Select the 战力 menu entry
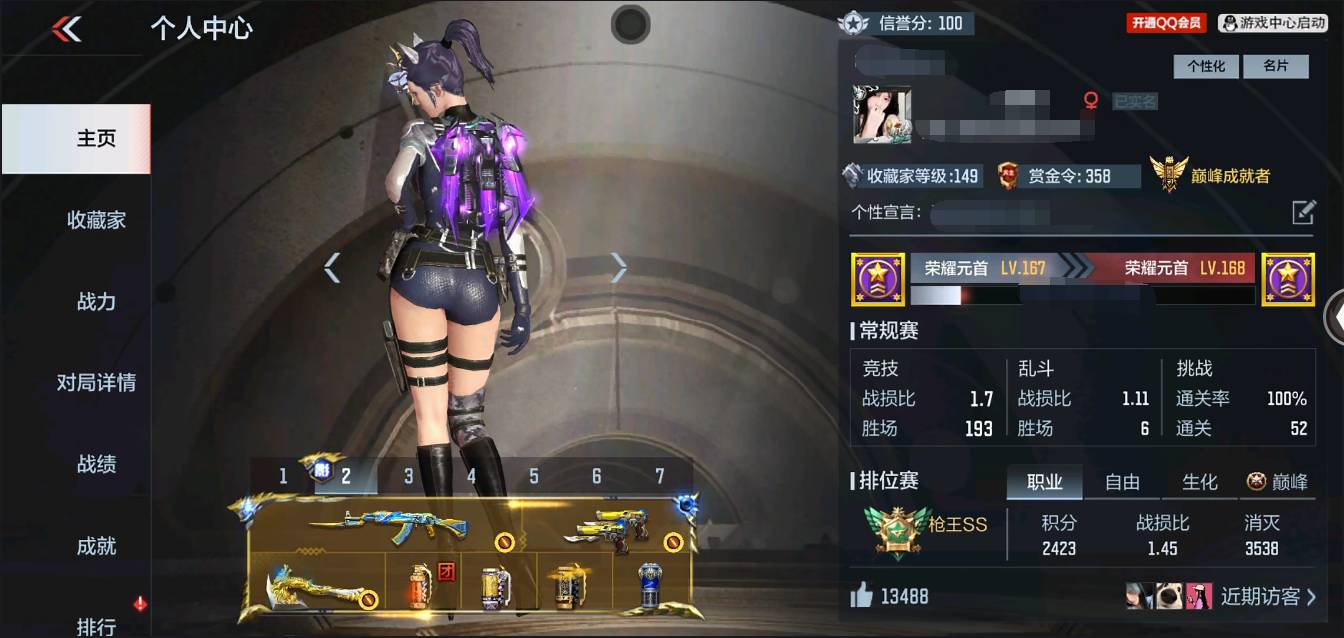 click(96, 301)
